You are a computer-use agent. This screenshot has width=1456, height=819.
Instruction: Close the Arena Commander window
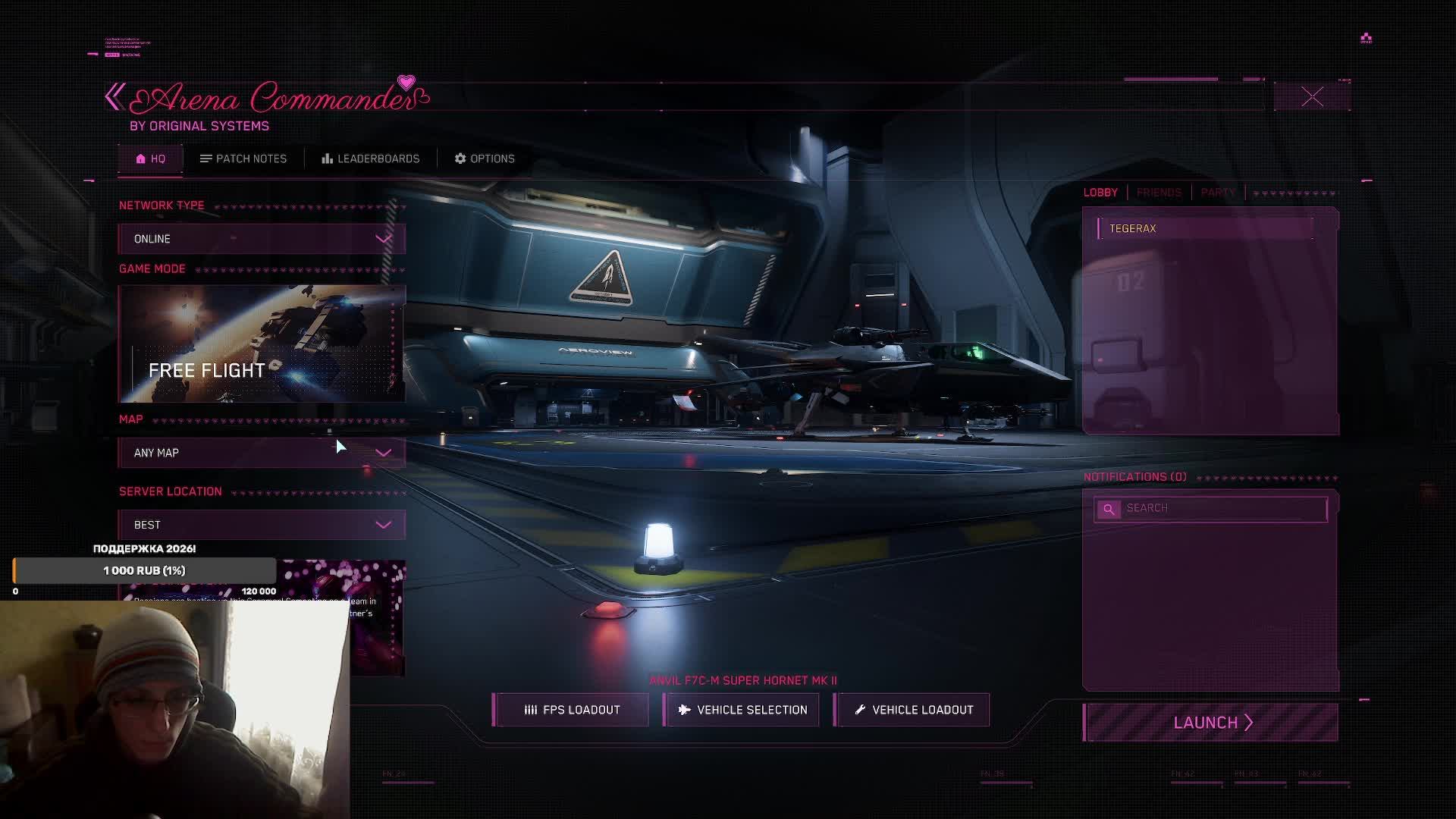(1312, 97)
